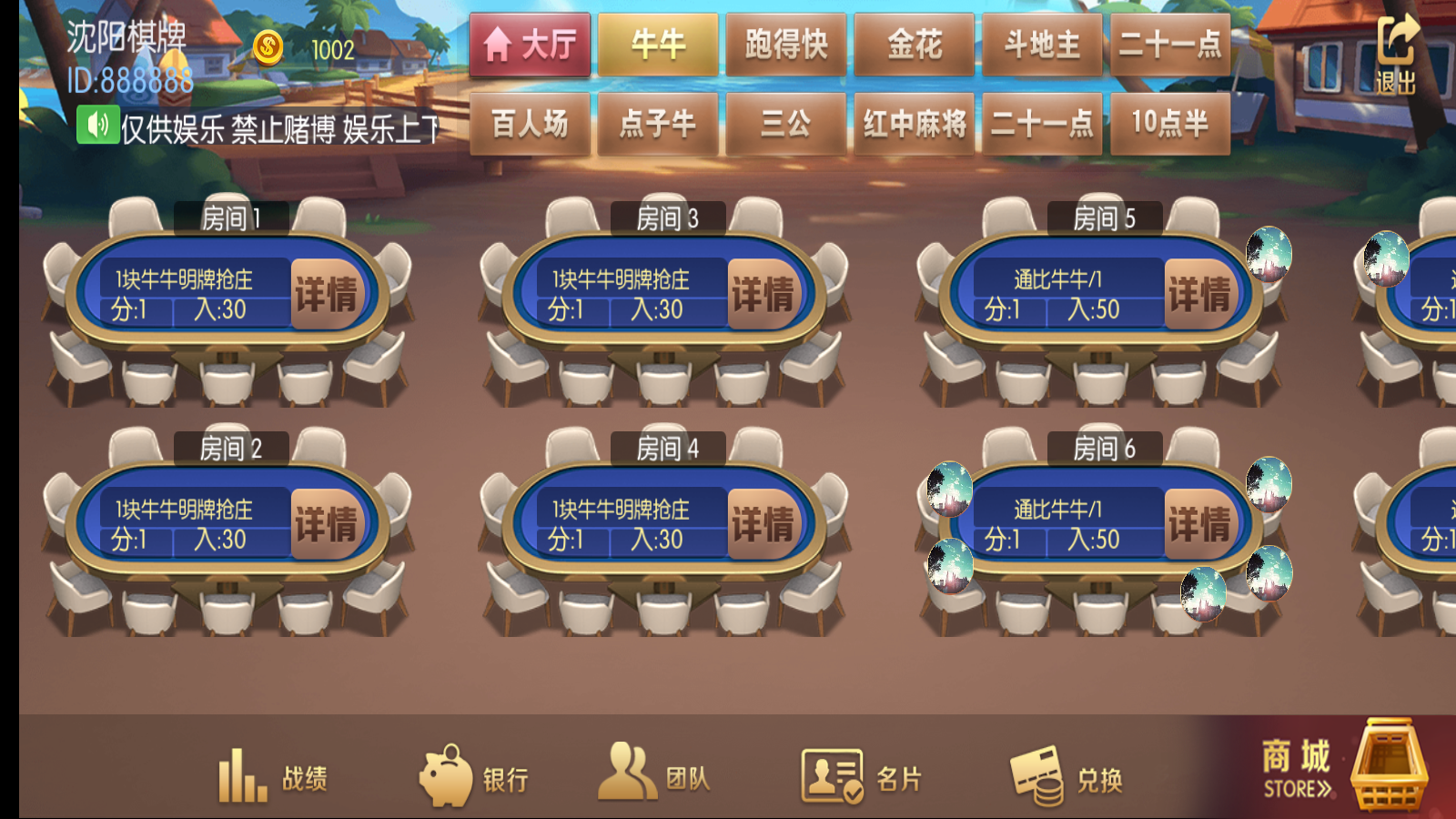Image resolution: width=1456 pixels, height=819 pixels.
Task: Switch to the 跑得快 game tab
Action: (786, 43)
